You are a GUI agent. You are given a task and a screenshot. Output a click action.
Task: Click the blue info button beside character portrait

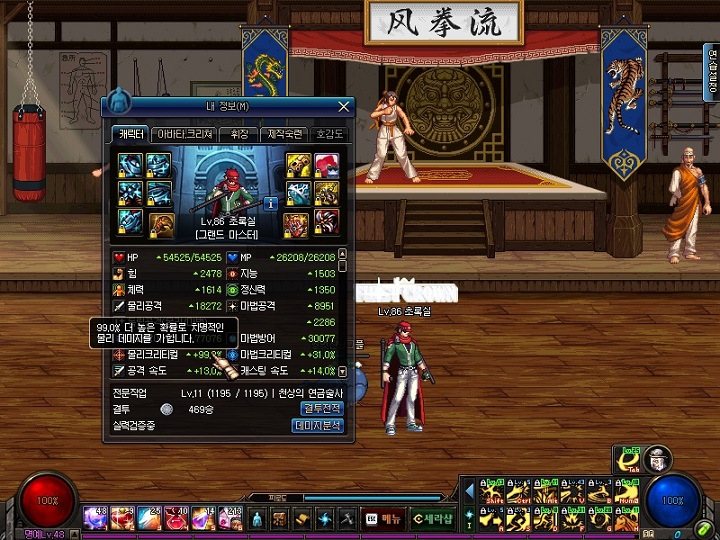270,203
